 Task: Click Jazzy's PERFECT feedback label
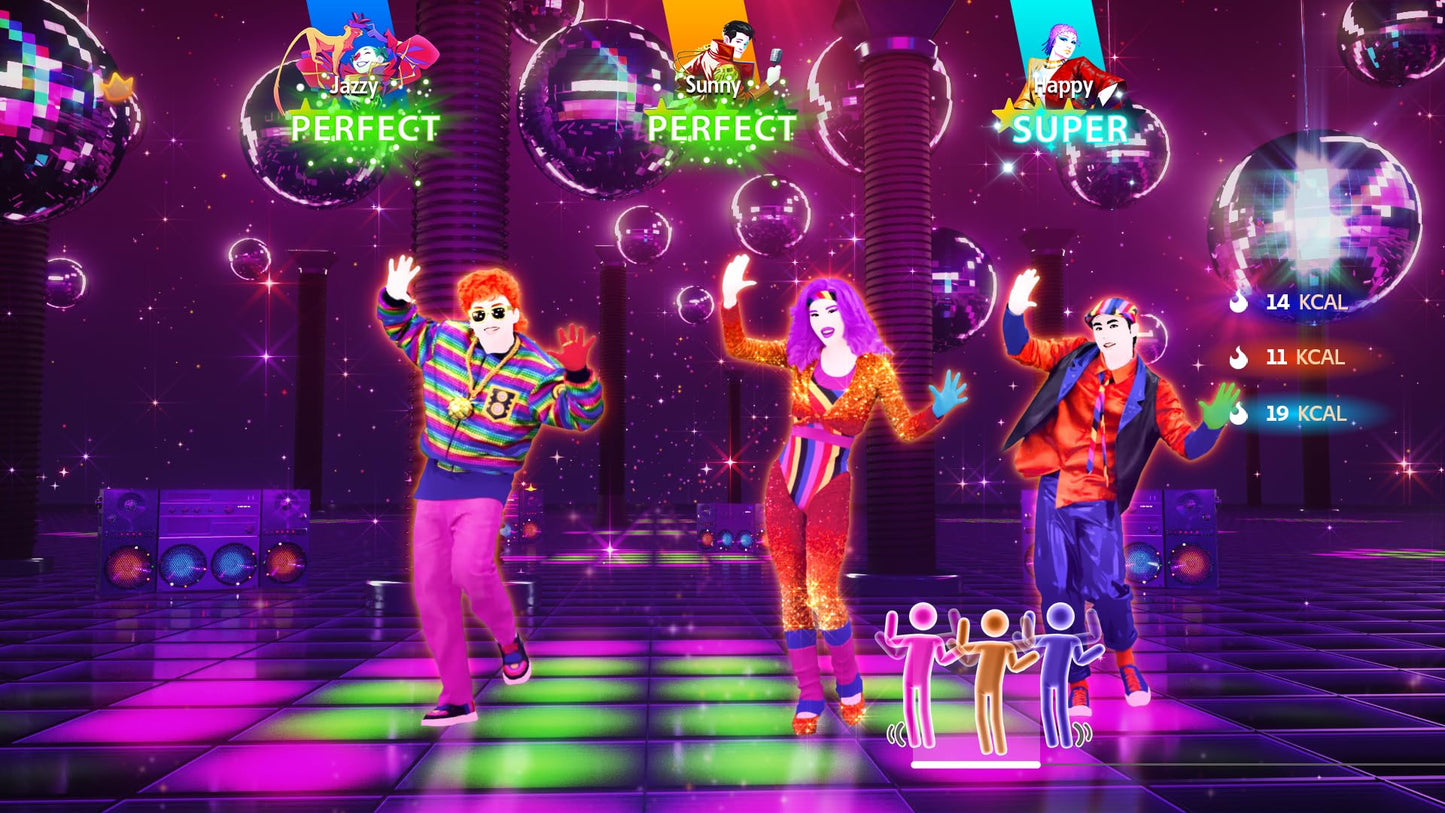365,125
